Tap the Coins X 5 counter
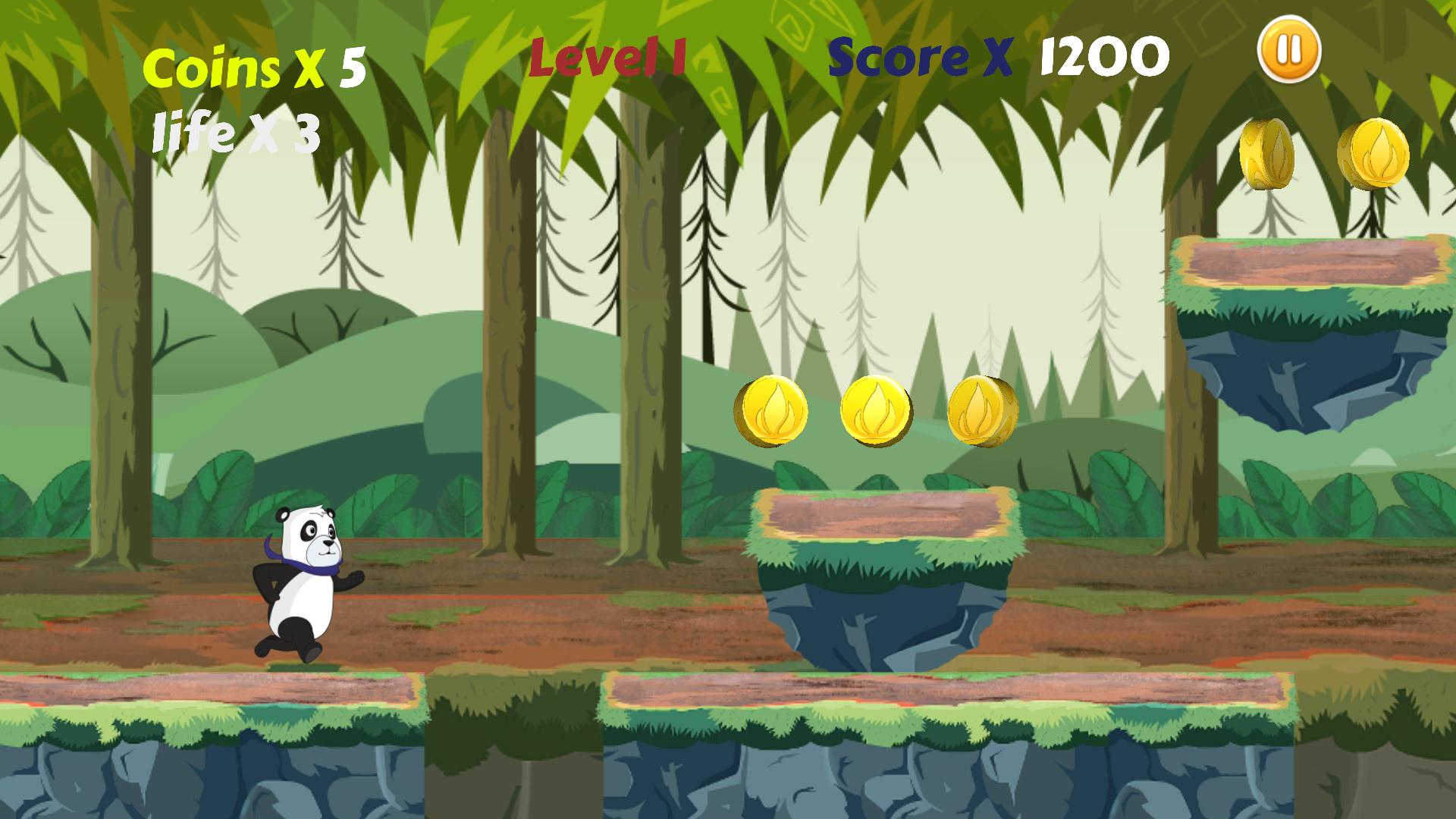Image resolution: width=1456 pixels, height=819 pixels. point(254,67)
